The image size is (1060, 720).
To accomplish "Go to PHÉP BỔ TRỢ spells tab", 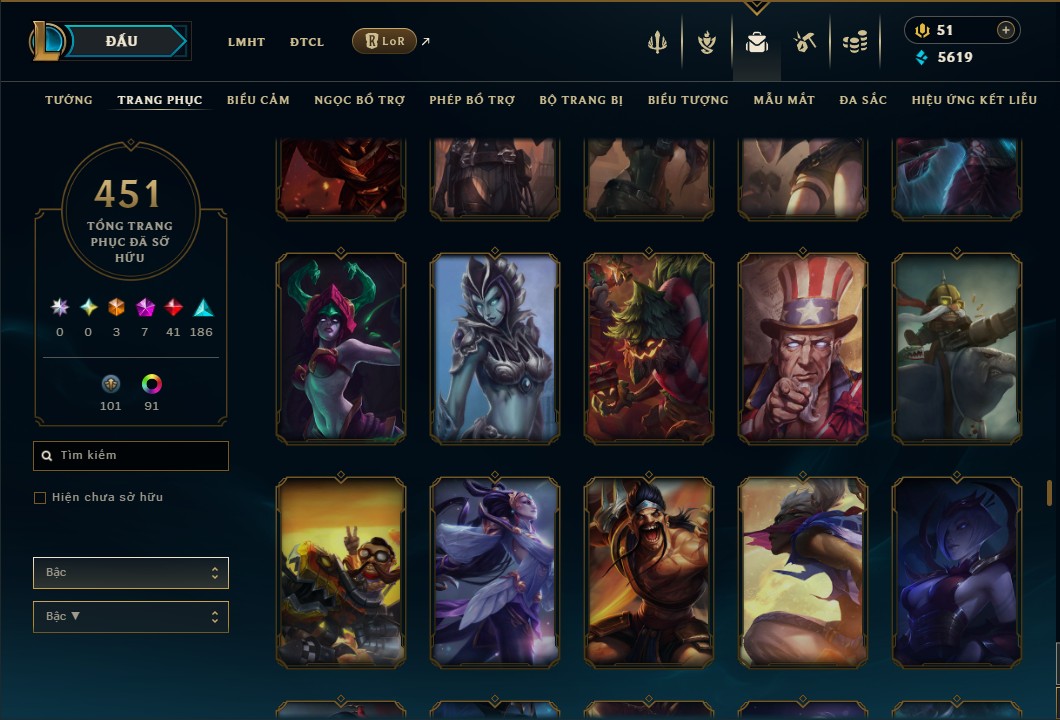I will tap(472, 100).
